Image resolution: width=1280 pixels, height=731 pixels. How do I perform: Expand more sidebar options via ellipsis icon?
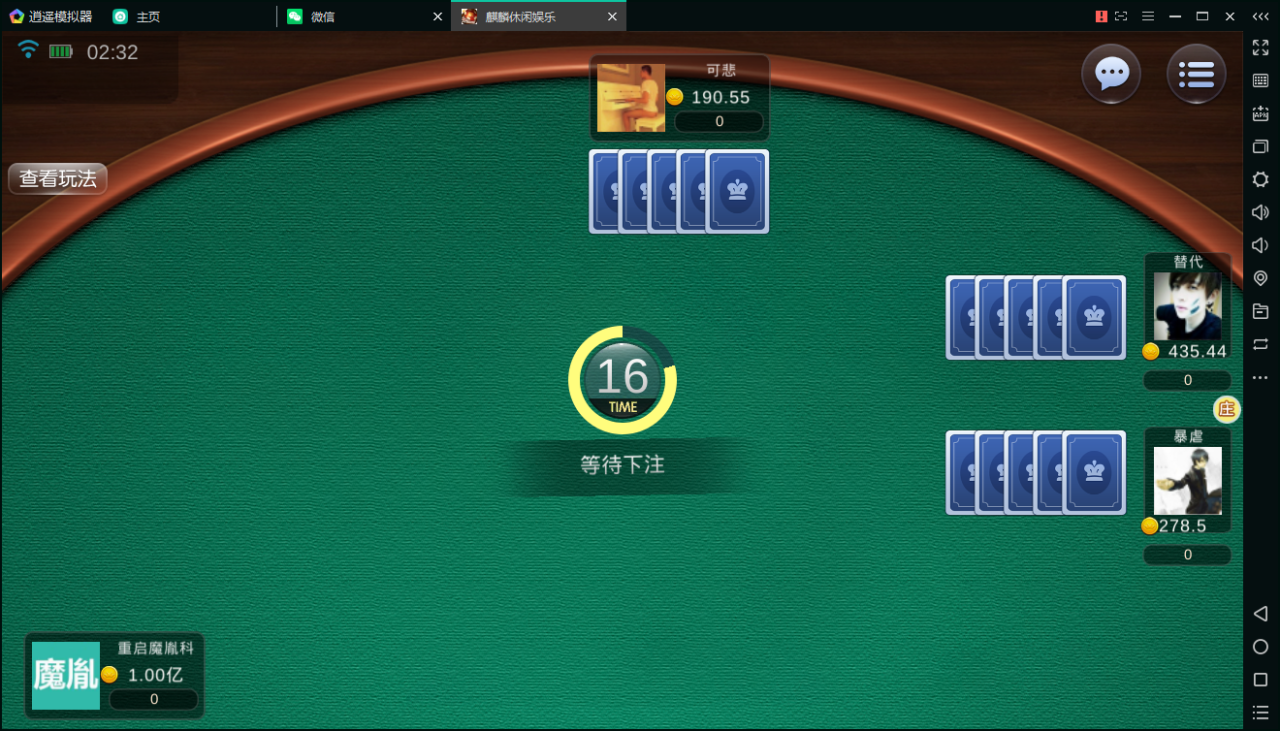pyautogui.click(x=1260, y=377)
